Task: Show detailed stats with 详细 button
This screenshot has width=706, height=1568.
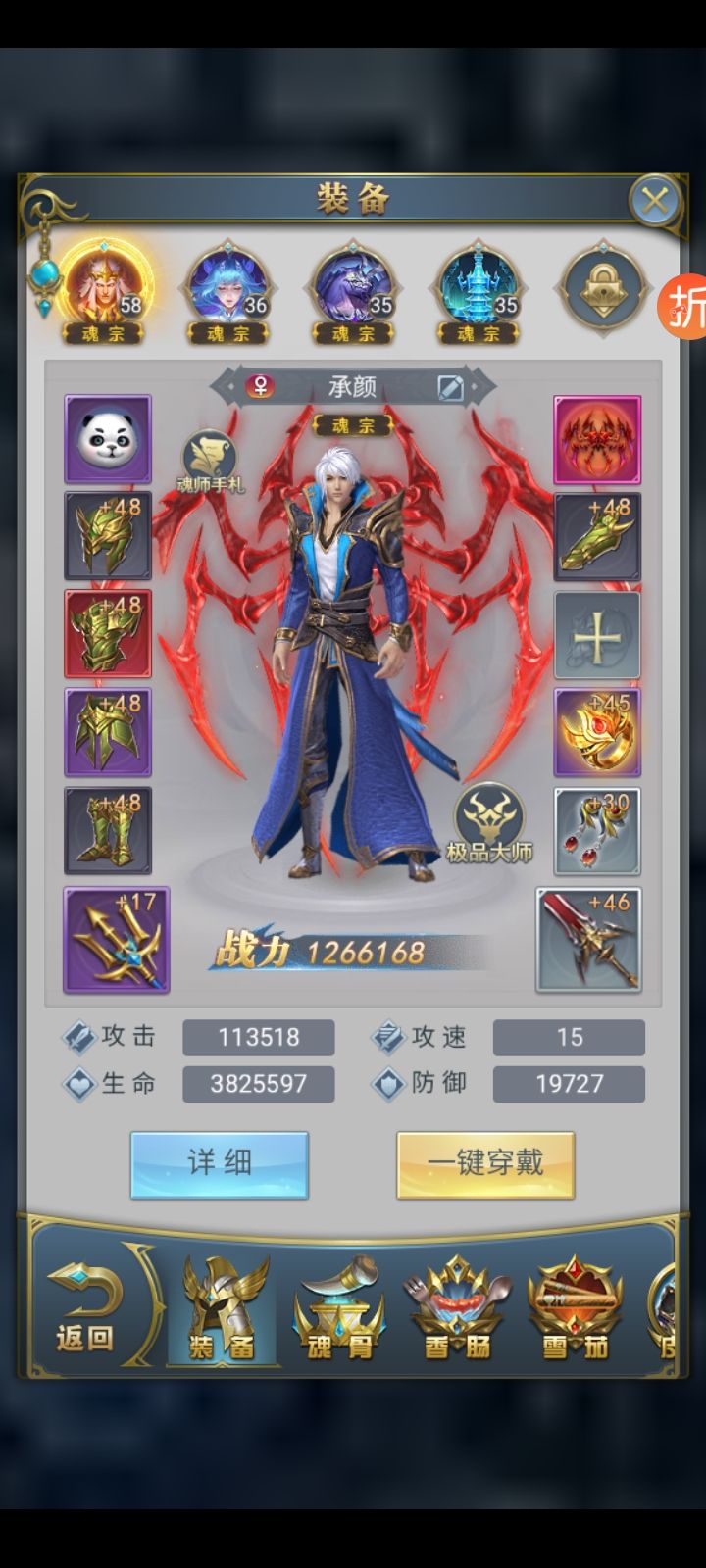Action: pos(220,1164)
